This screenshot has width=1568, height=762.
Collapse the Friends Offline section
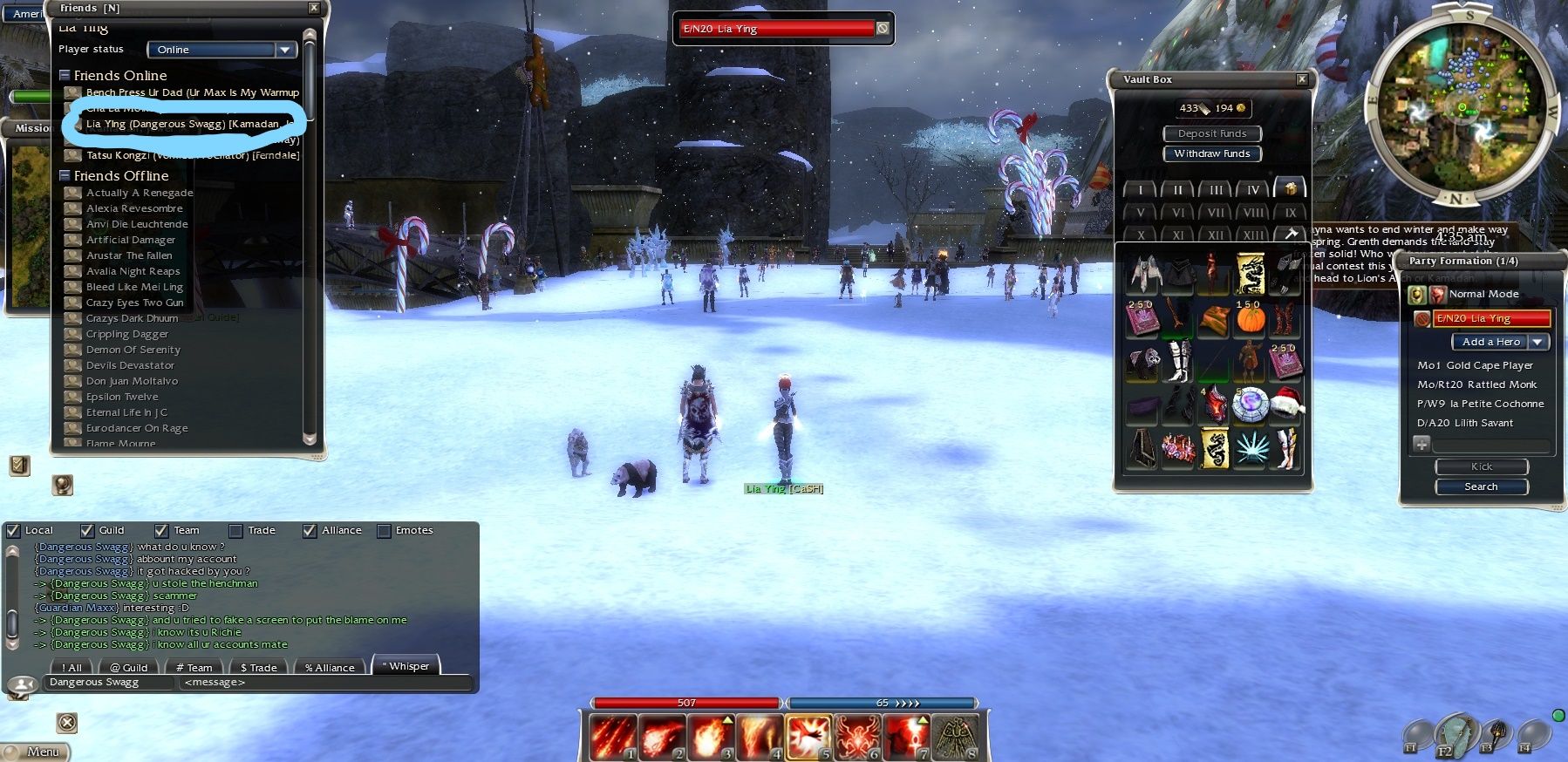click(65, 175)
